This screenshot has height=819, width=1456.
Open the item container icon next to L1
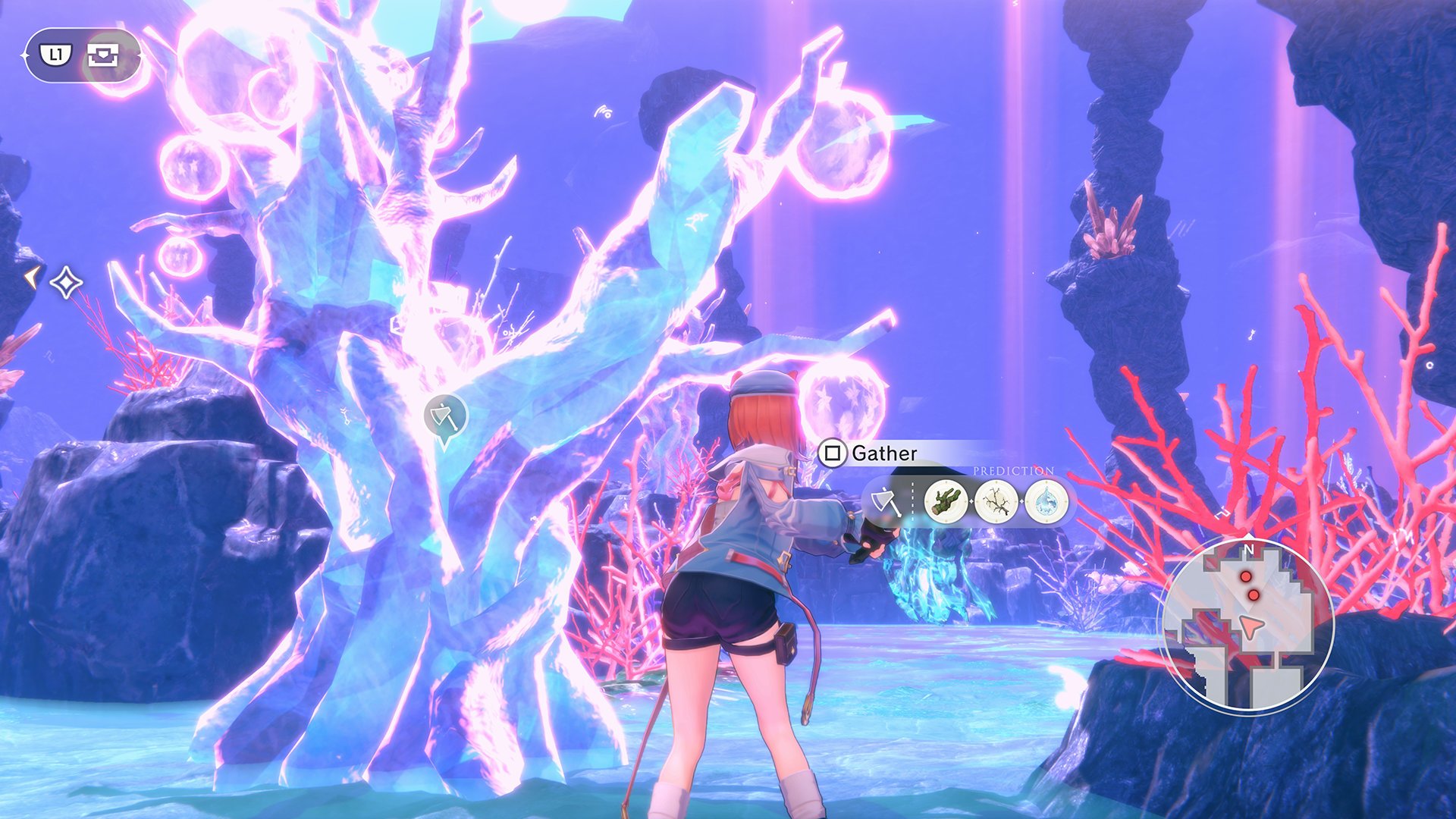pos(103,55)
